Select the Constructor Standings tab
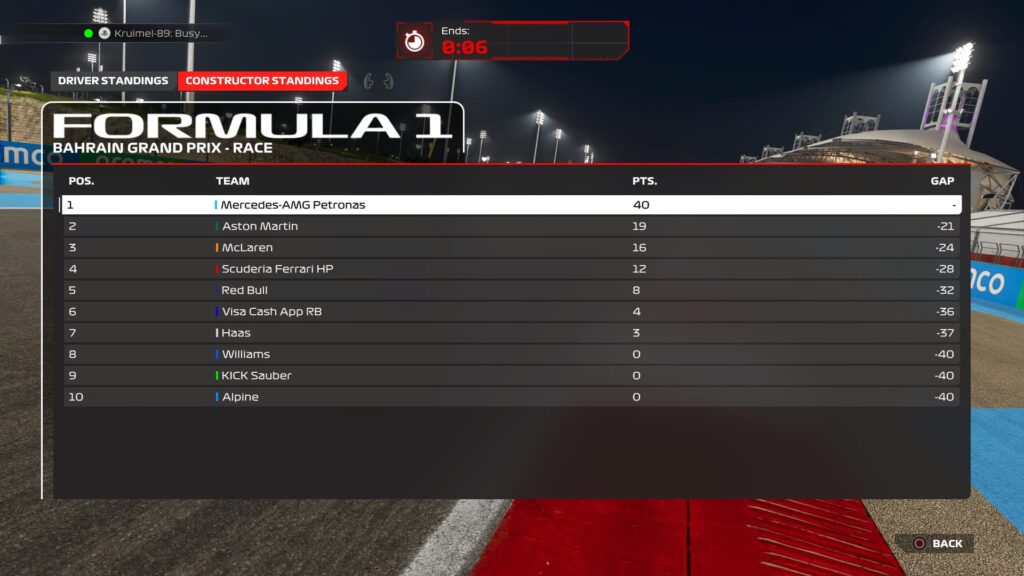Image resolution: width=1024 pixels, height=576 pixels. click(262, 81)
